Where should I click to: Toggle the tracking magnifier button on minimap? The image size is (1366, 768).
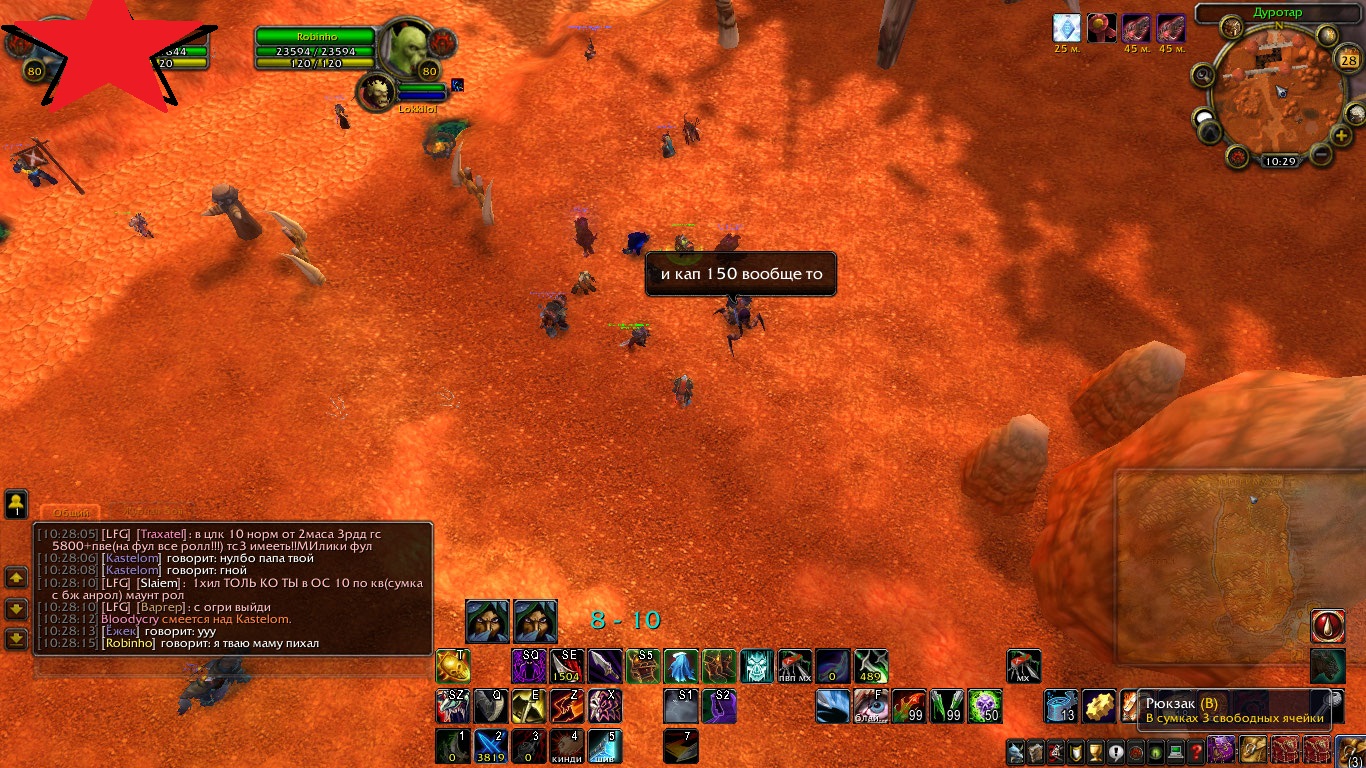[x=1203, y=76]
